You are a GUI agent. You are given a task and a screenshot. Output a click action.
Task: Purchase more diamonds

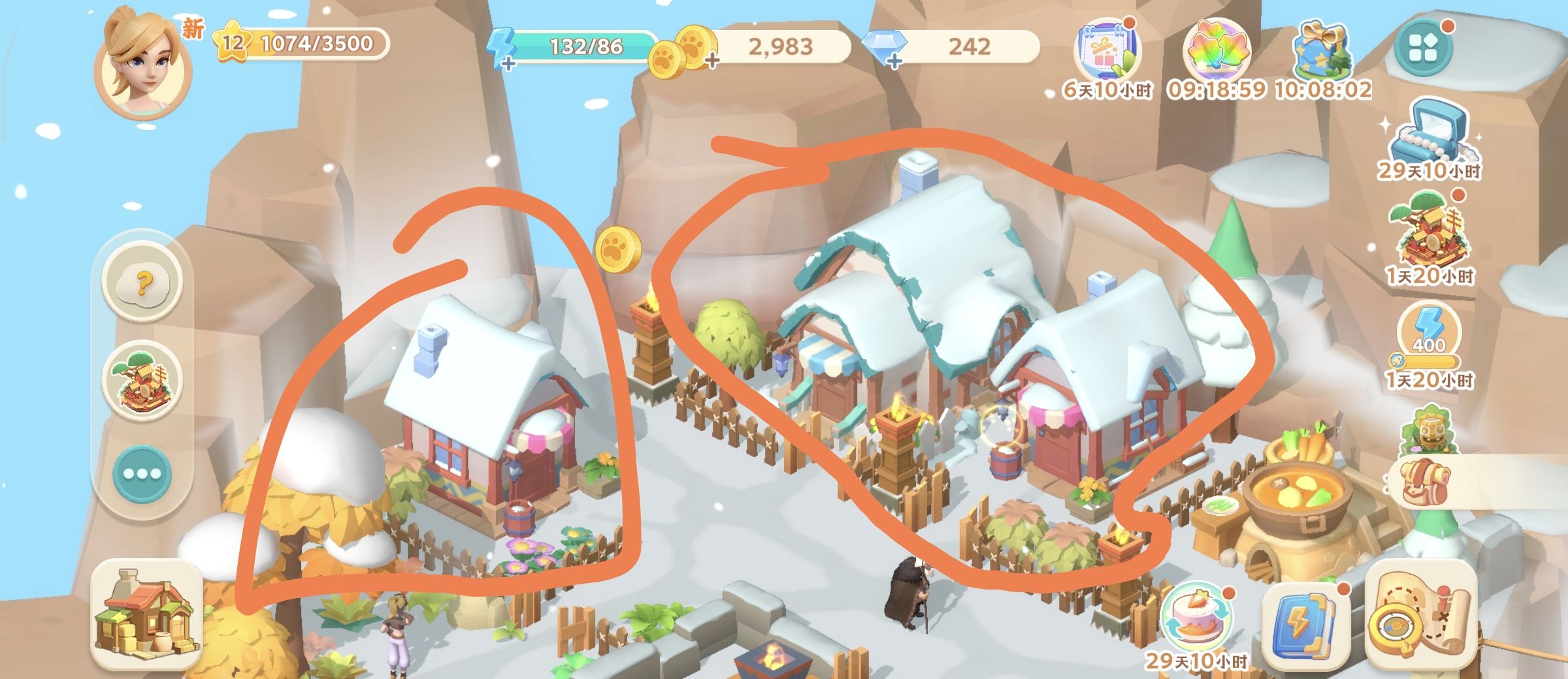[x=894, y=61]
